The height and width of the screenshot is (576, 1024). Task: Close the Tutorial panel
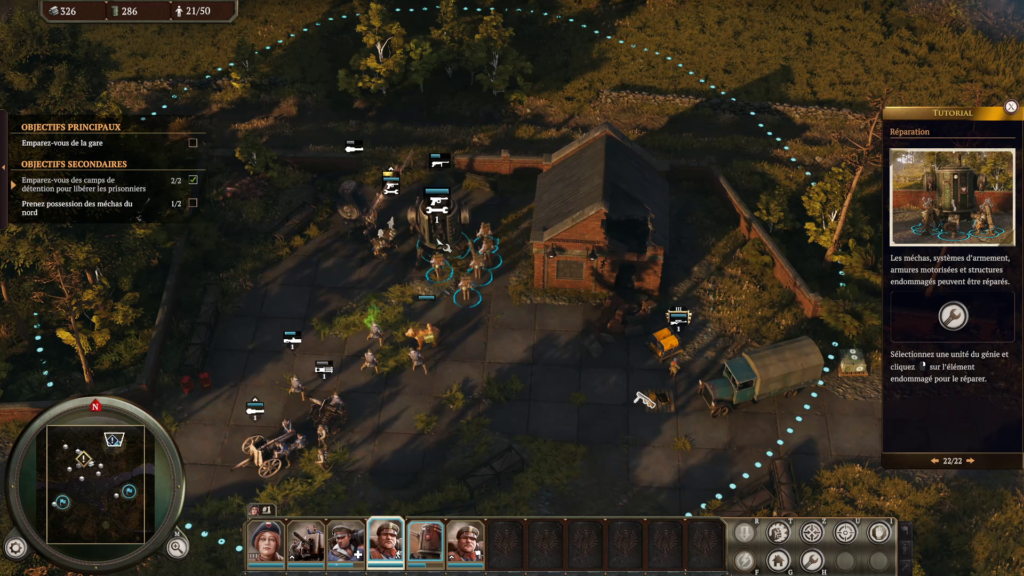pos(1011,107)
